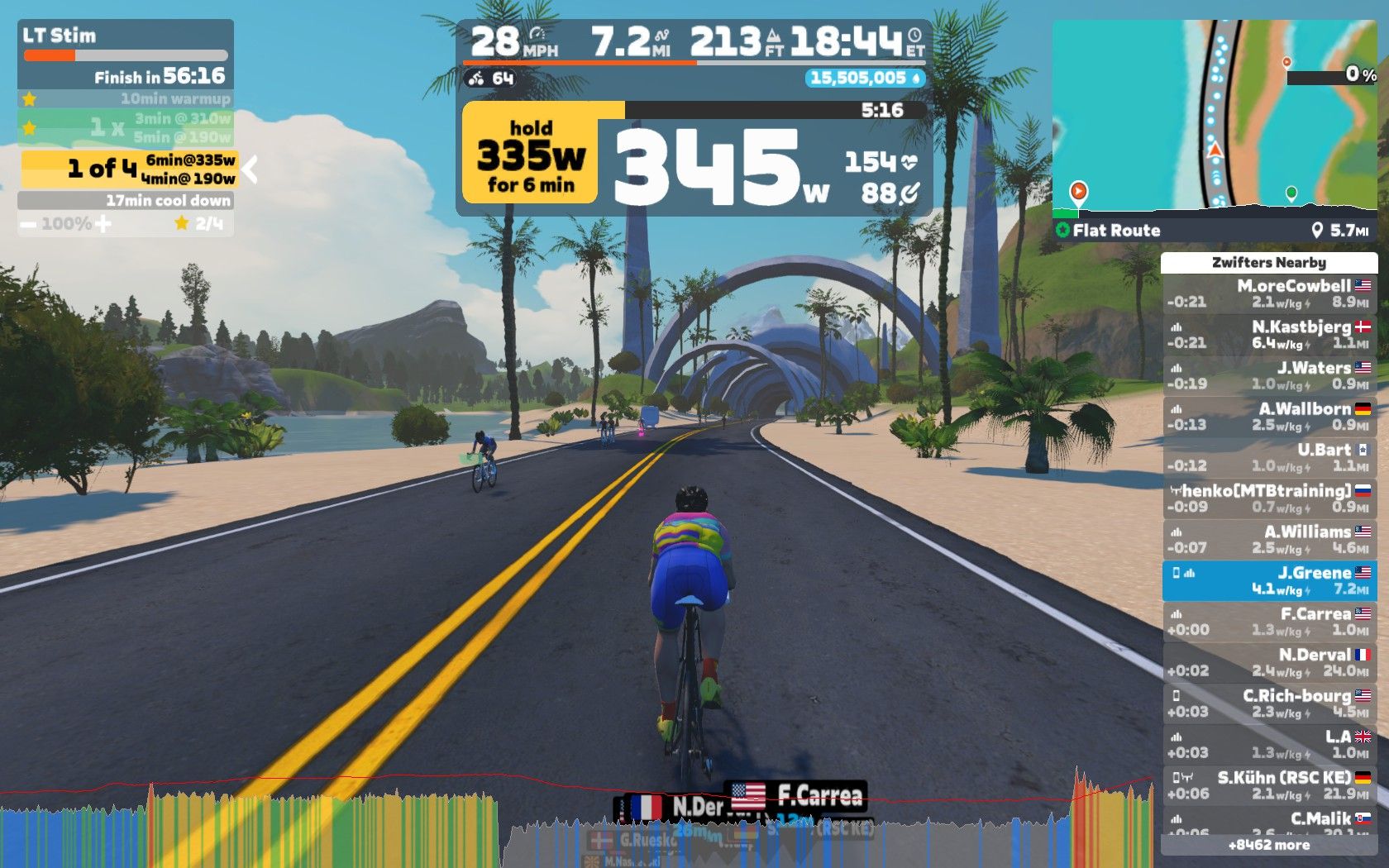Screen dimensions: 1389x868
Task: Select the 17min cool down workout block
Action: pos(126,200)
